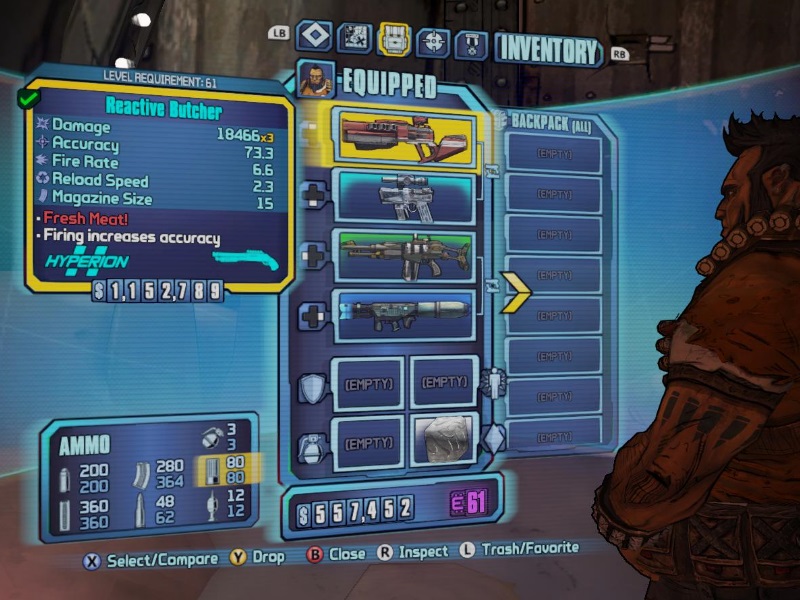Select the Backpack (All) header
Viewport: 800px width, 600px height.
click(552, 121)
